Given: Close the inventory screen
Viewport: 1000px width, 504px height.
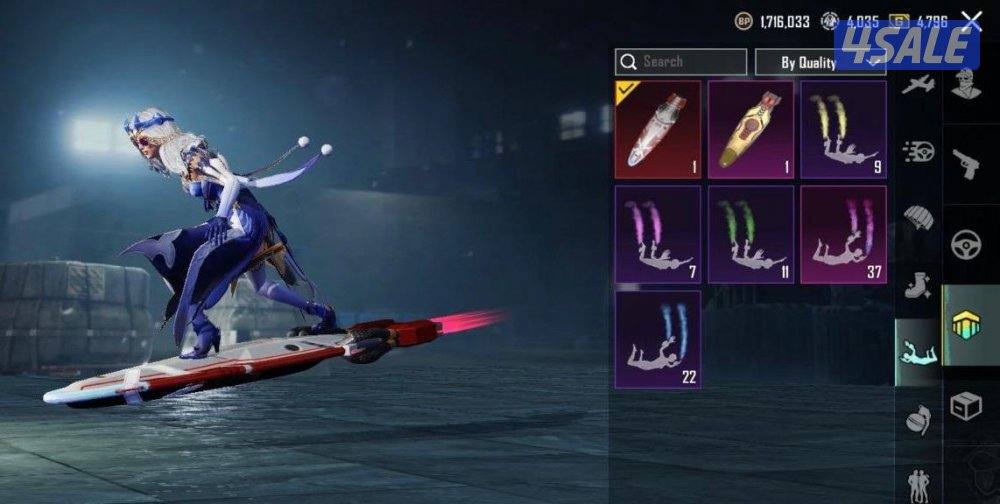Looking at the screenshot, I should 971,20.
